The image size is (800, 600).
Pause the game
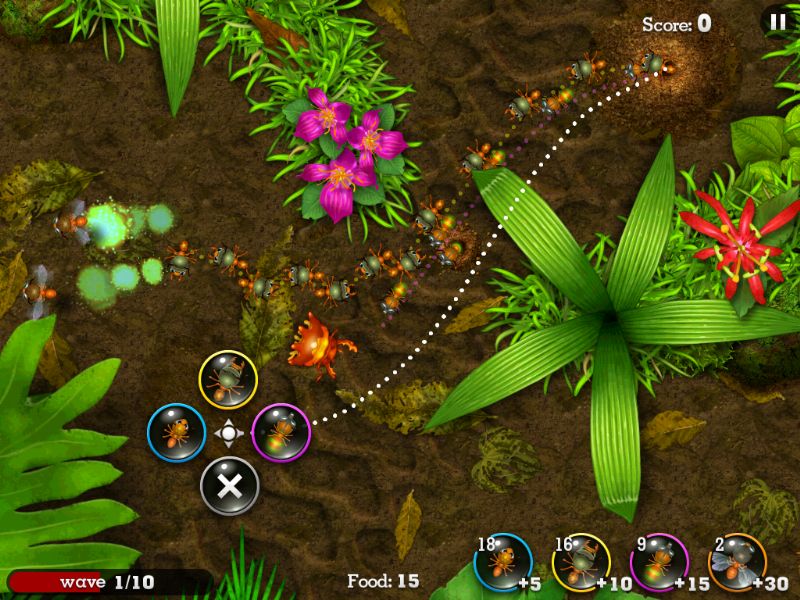tap(776, 21)
